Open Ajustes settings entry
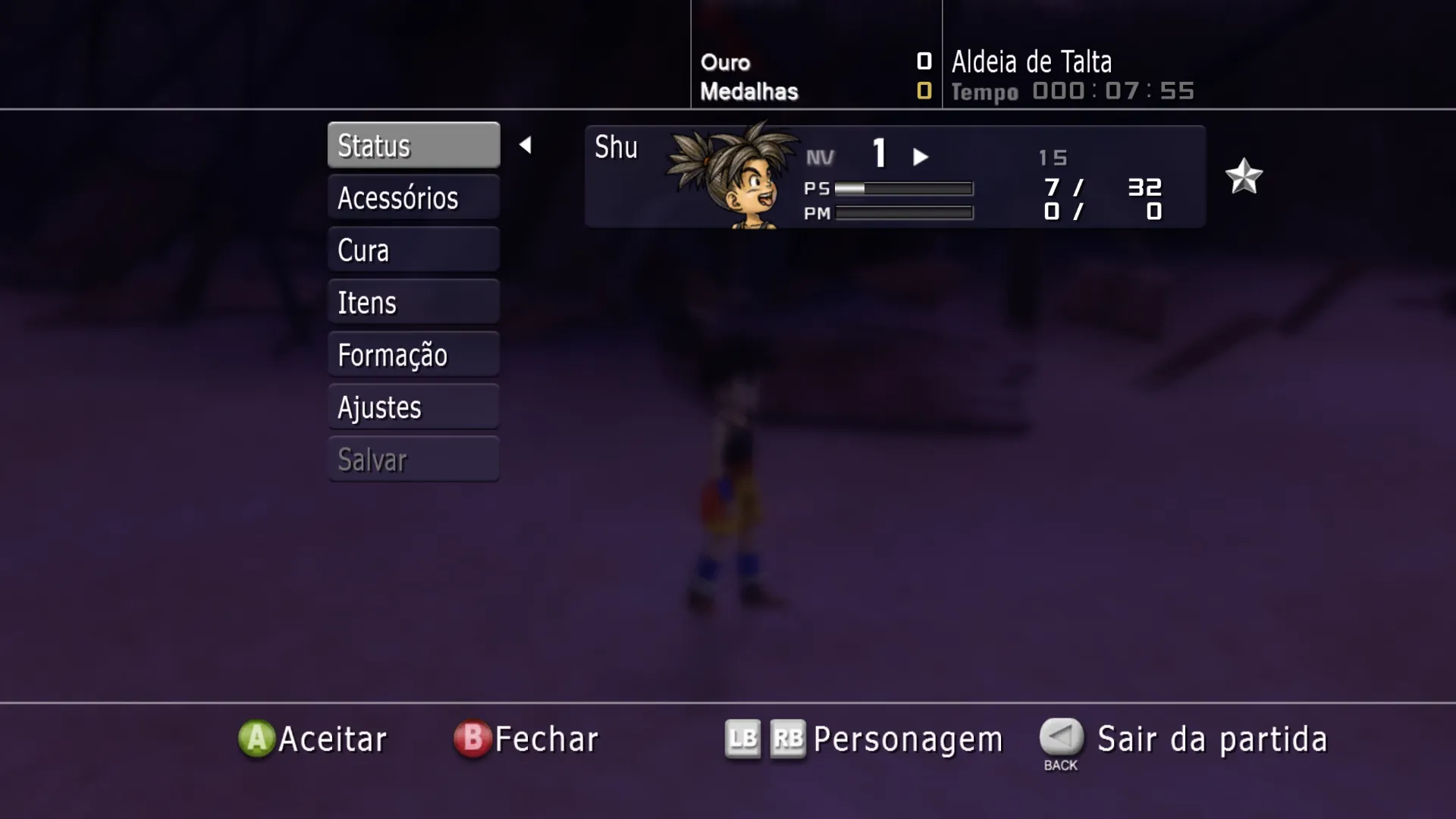Screen dimensions: 1456x819 click(413, 406)
